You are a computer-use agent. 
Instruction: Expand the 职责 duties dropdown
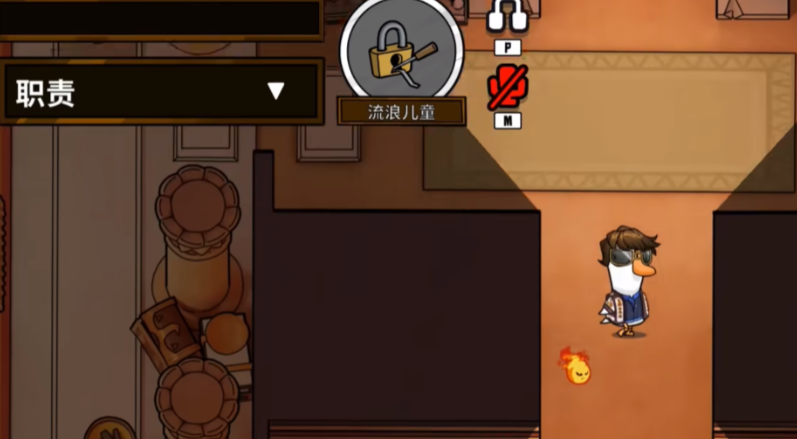pos(276,92)
